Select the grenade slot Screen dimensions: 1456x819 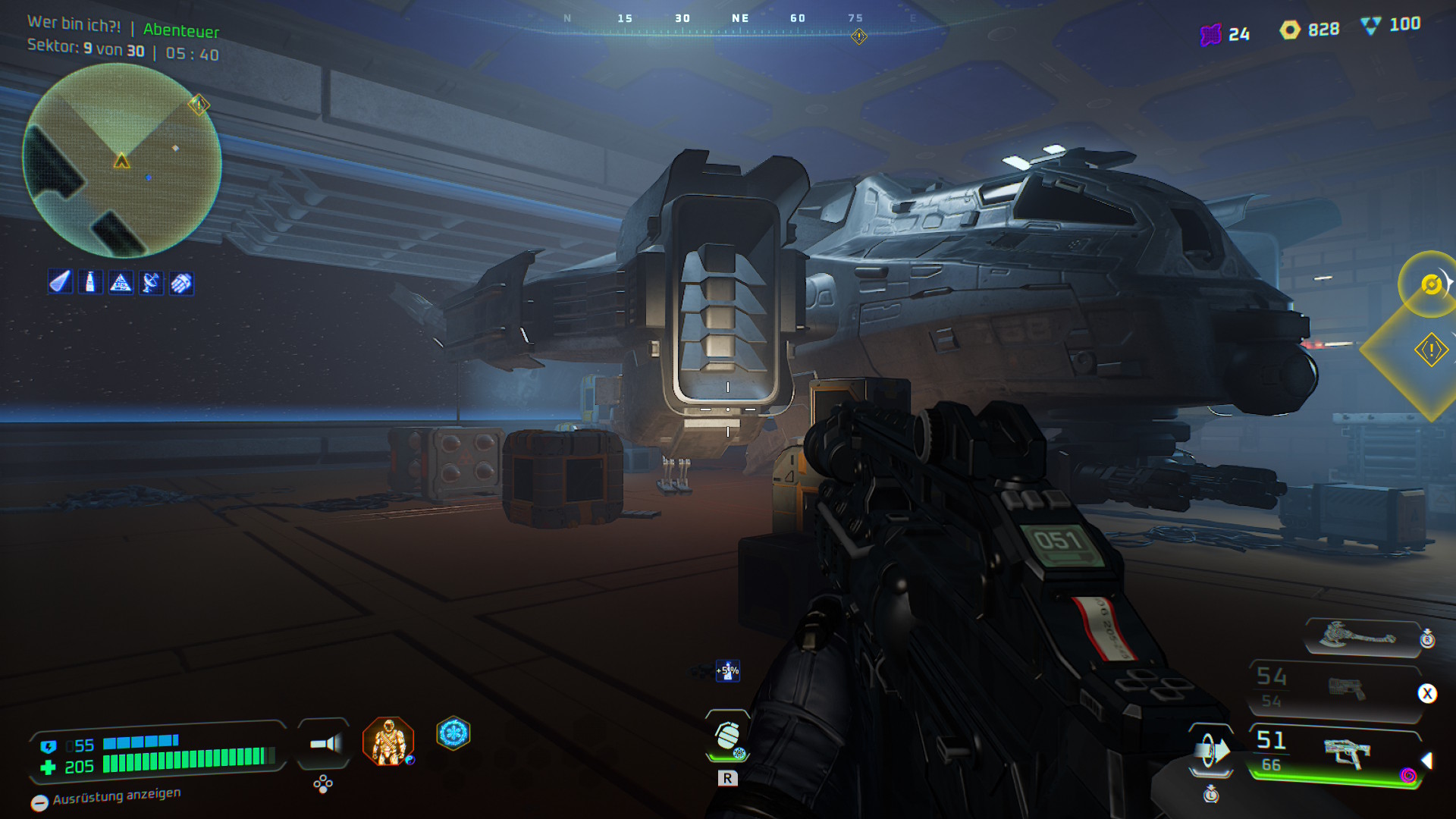[x=727, y=735]
